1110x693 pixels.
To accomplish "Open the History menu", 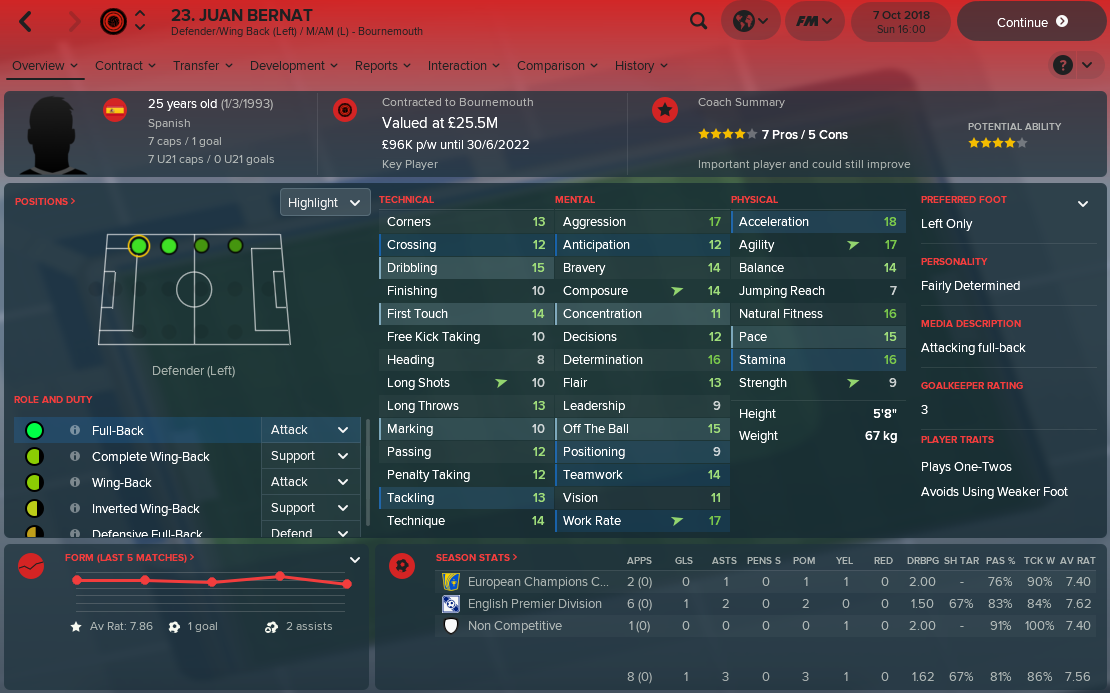I will point(641,66).
